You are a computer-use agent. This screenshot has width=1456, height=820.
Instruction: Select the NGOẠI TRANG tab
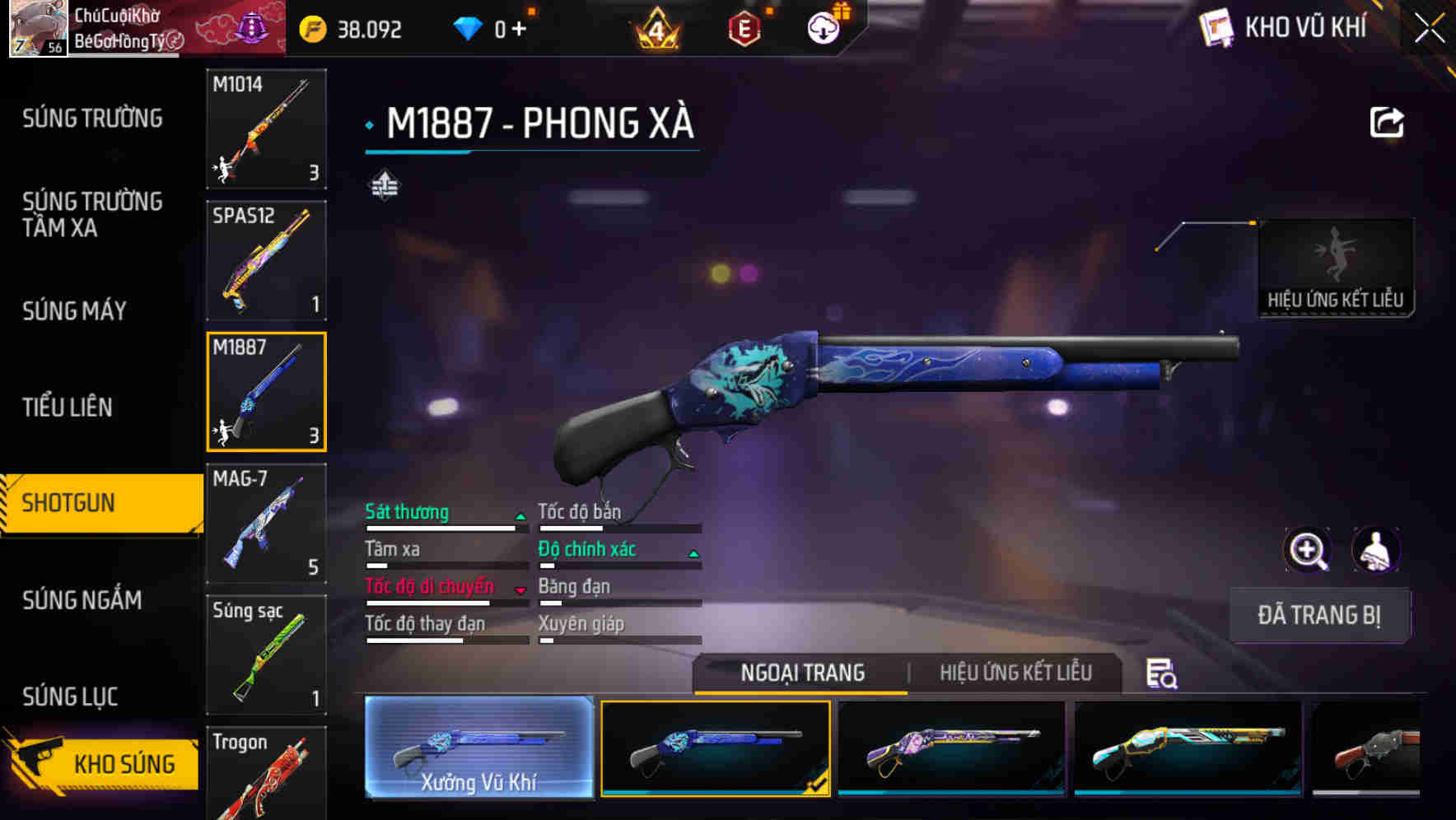click(801, 673)
